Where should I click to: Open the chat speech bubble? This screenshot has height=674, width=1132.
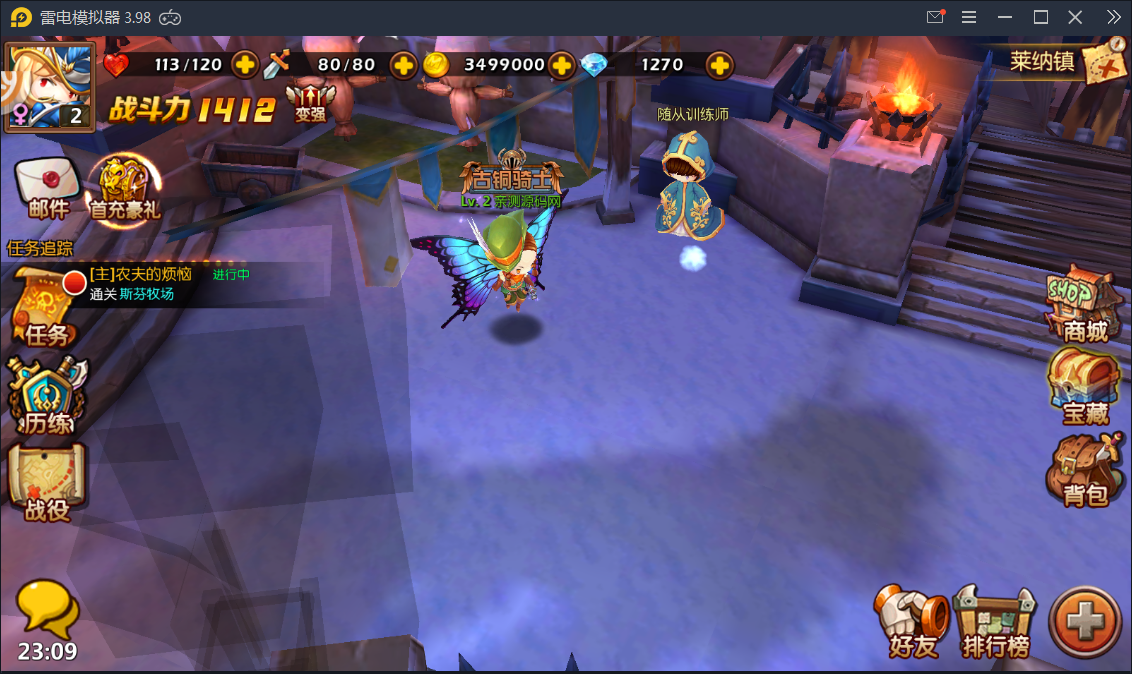pyautogui.click(x=47, y=609)
